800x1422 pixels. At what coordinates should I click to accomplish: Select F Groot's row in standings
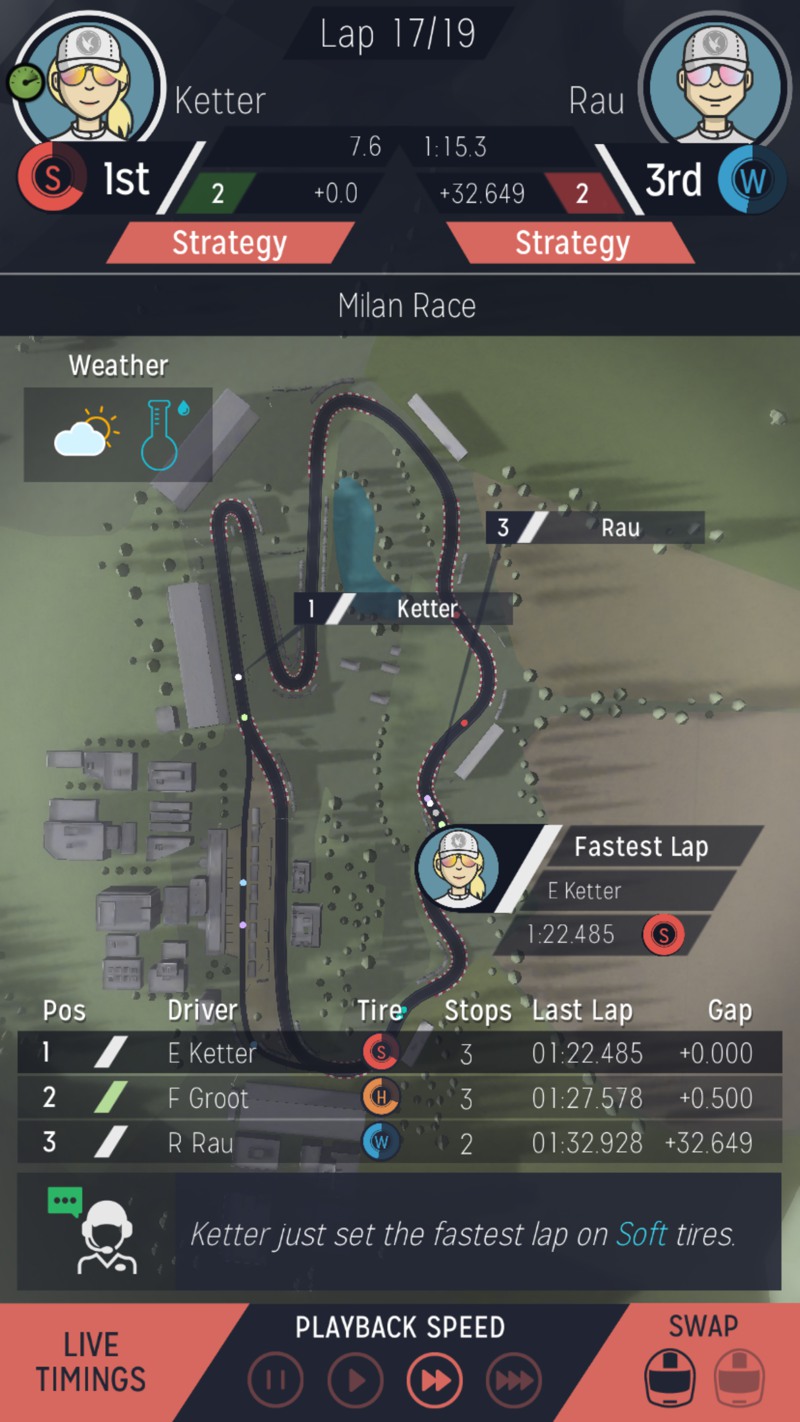tap(399, 1098)
